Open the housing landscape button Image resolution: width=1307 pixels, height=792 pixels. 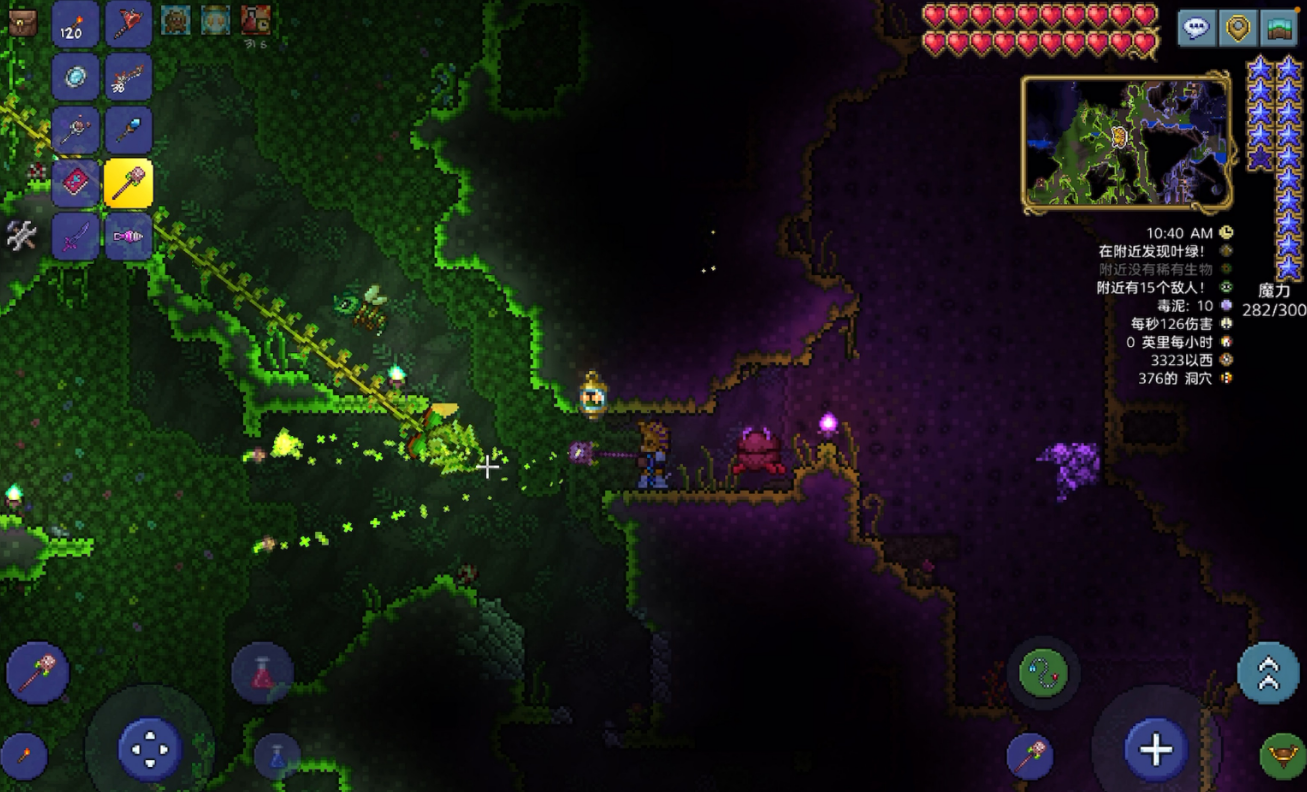(x=1279, y=28)
